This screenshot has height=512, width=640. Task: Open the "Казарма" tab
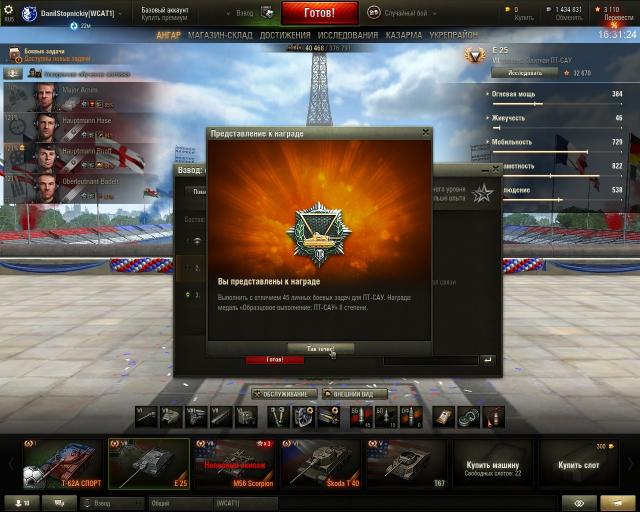(x=404, y=36)
